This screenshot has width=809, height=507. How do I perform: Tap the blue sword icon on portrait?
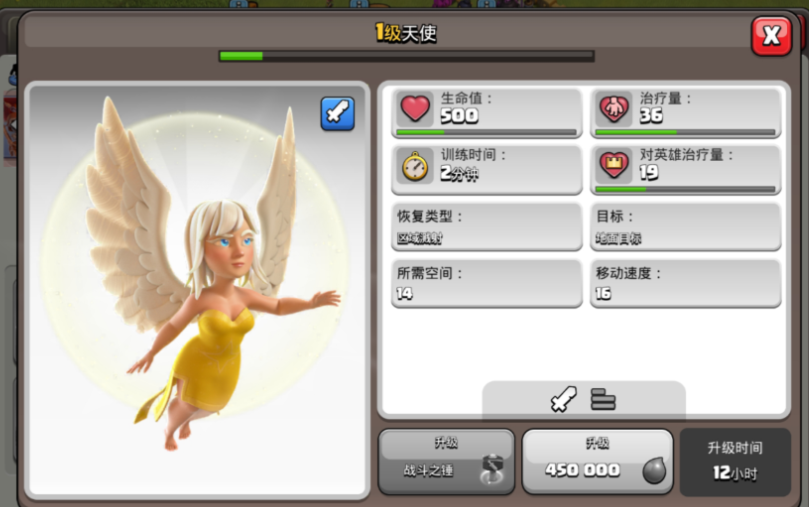[337, 113]
